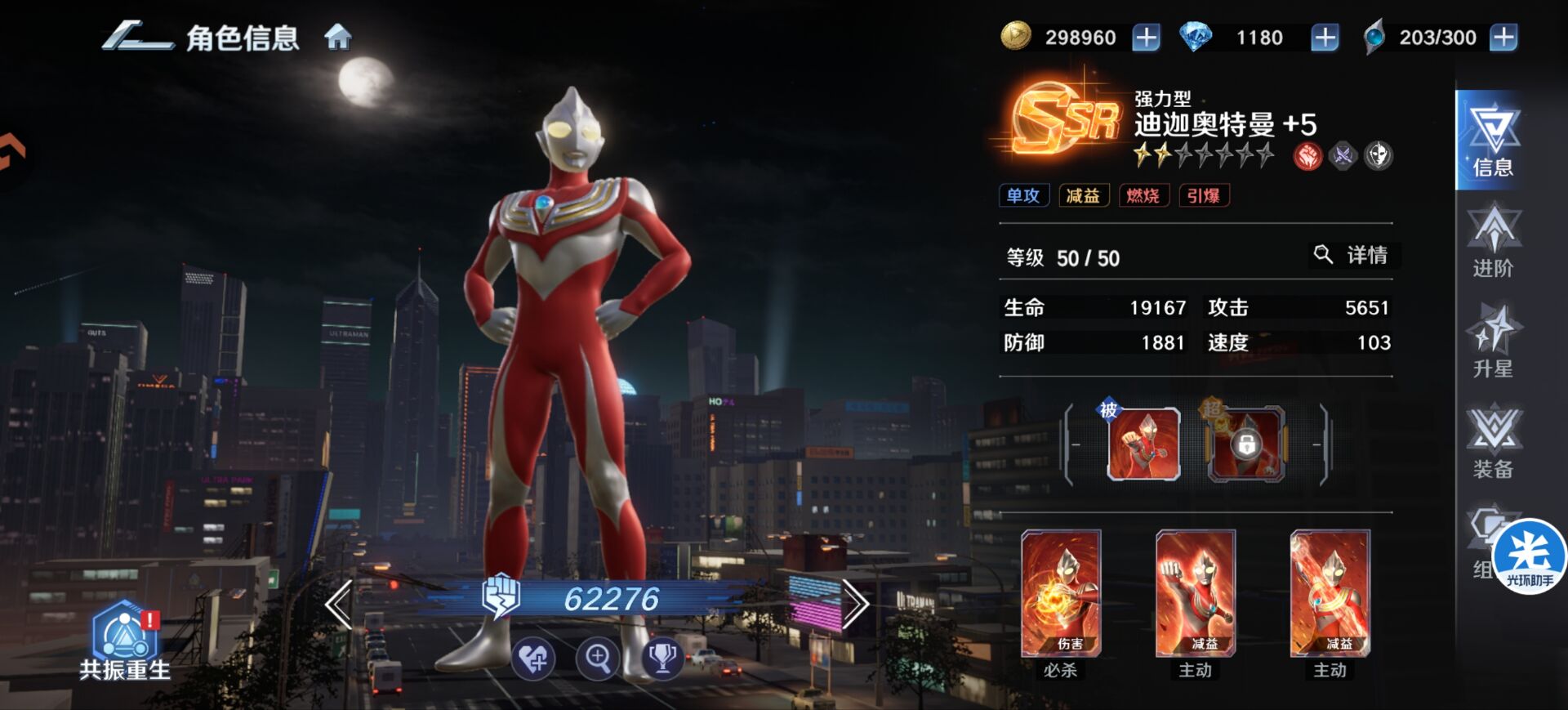The height and width of the screenshot is (710, 1568).
Task: Show the previous character
Action: point(339,604)
